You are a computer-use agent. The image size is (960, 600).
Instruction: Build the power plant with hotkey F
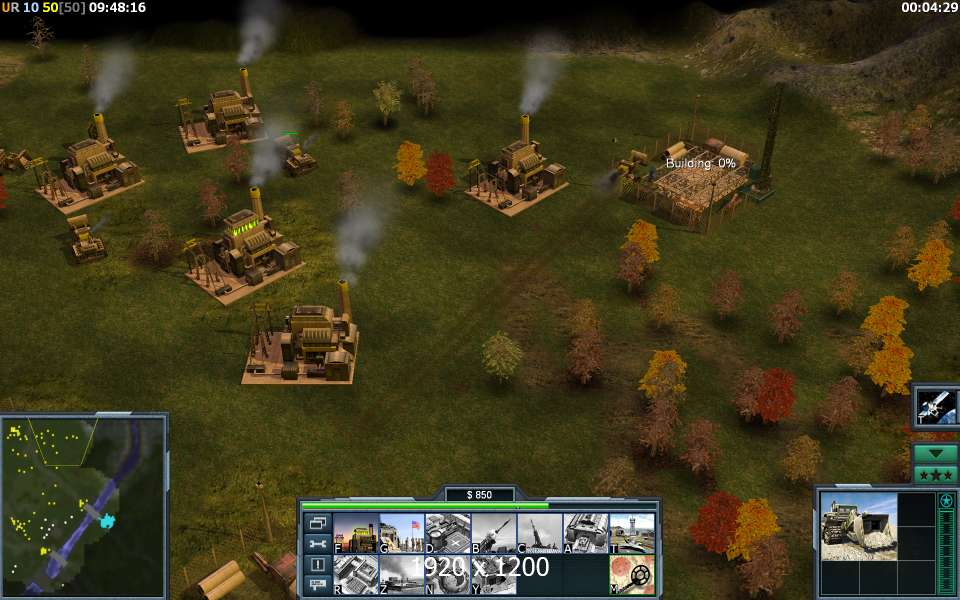[354, 533]
